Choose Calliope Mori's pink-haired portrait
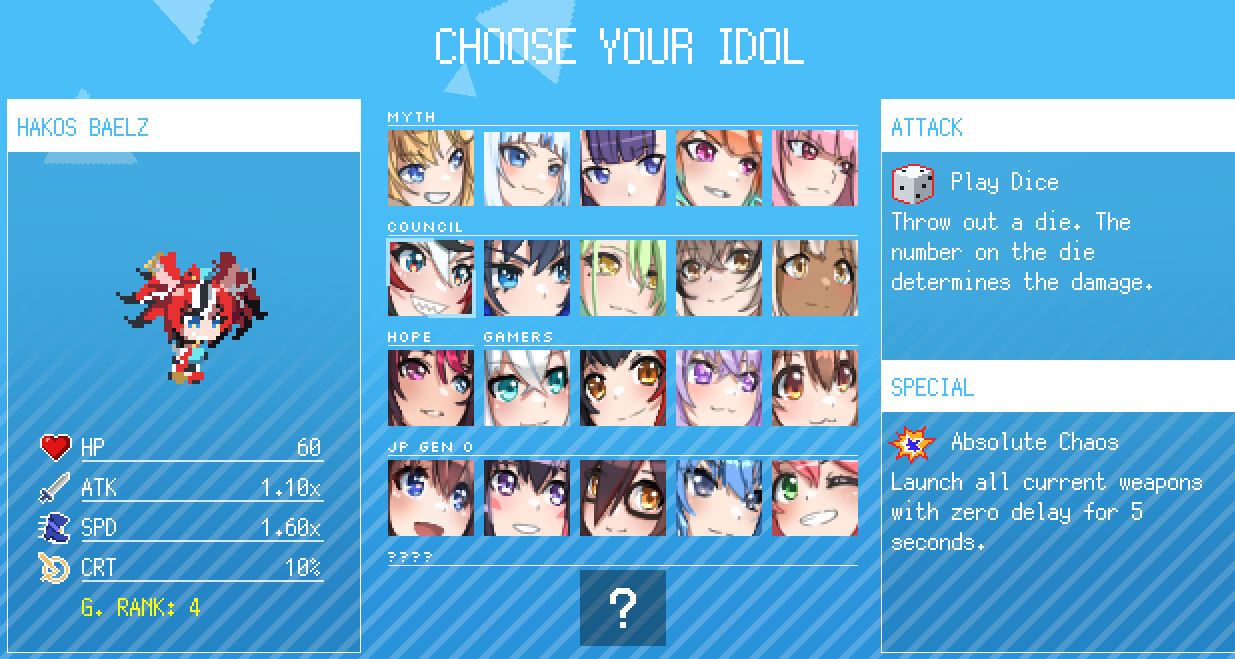 815,168
